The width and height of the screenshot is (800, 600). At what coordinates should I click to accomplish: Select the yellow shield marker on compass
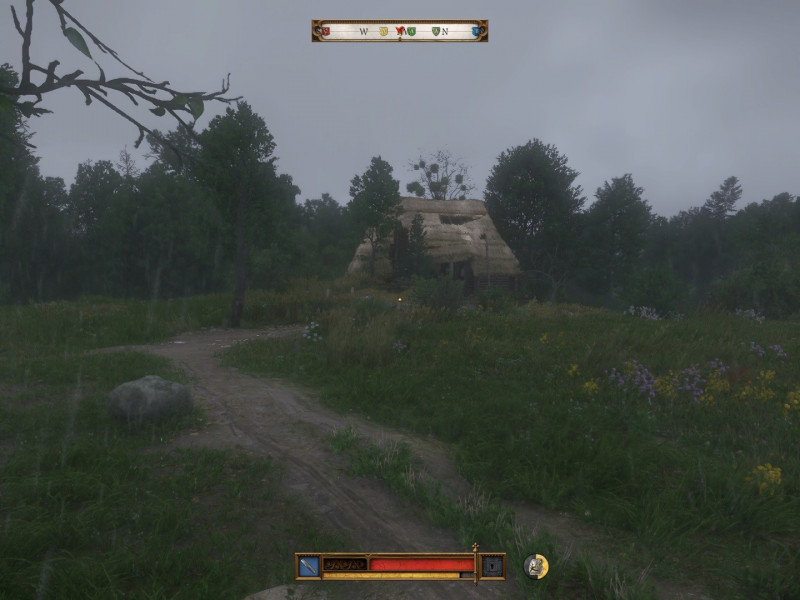[x=383, y=32]
